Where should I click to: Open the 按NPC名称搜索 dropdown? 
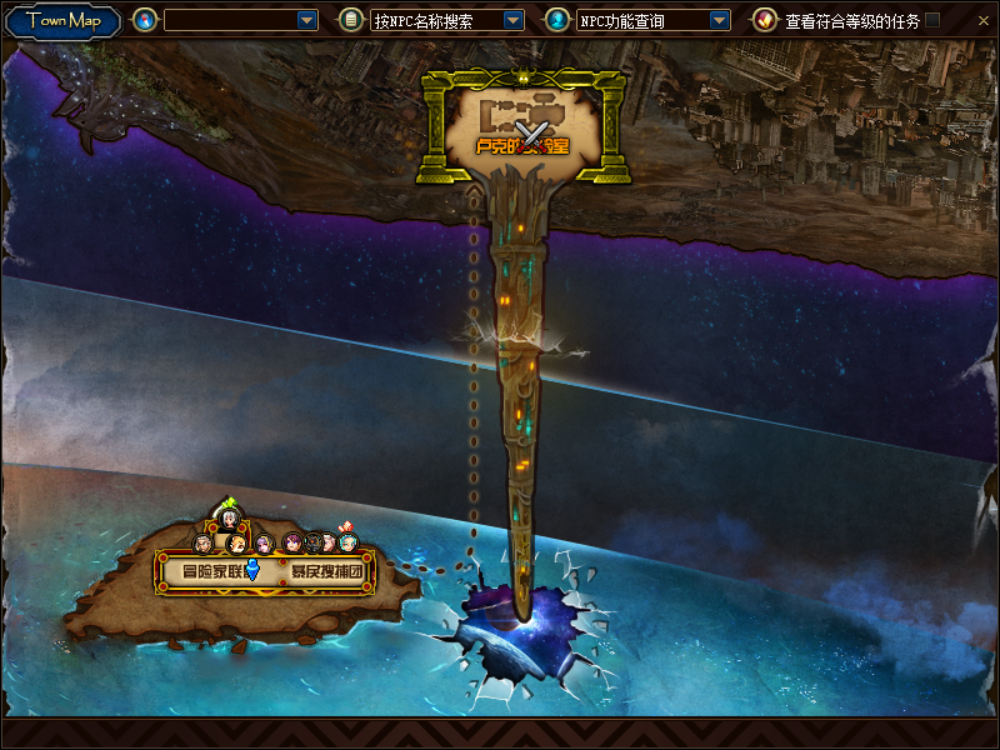(x=513, y=21)
